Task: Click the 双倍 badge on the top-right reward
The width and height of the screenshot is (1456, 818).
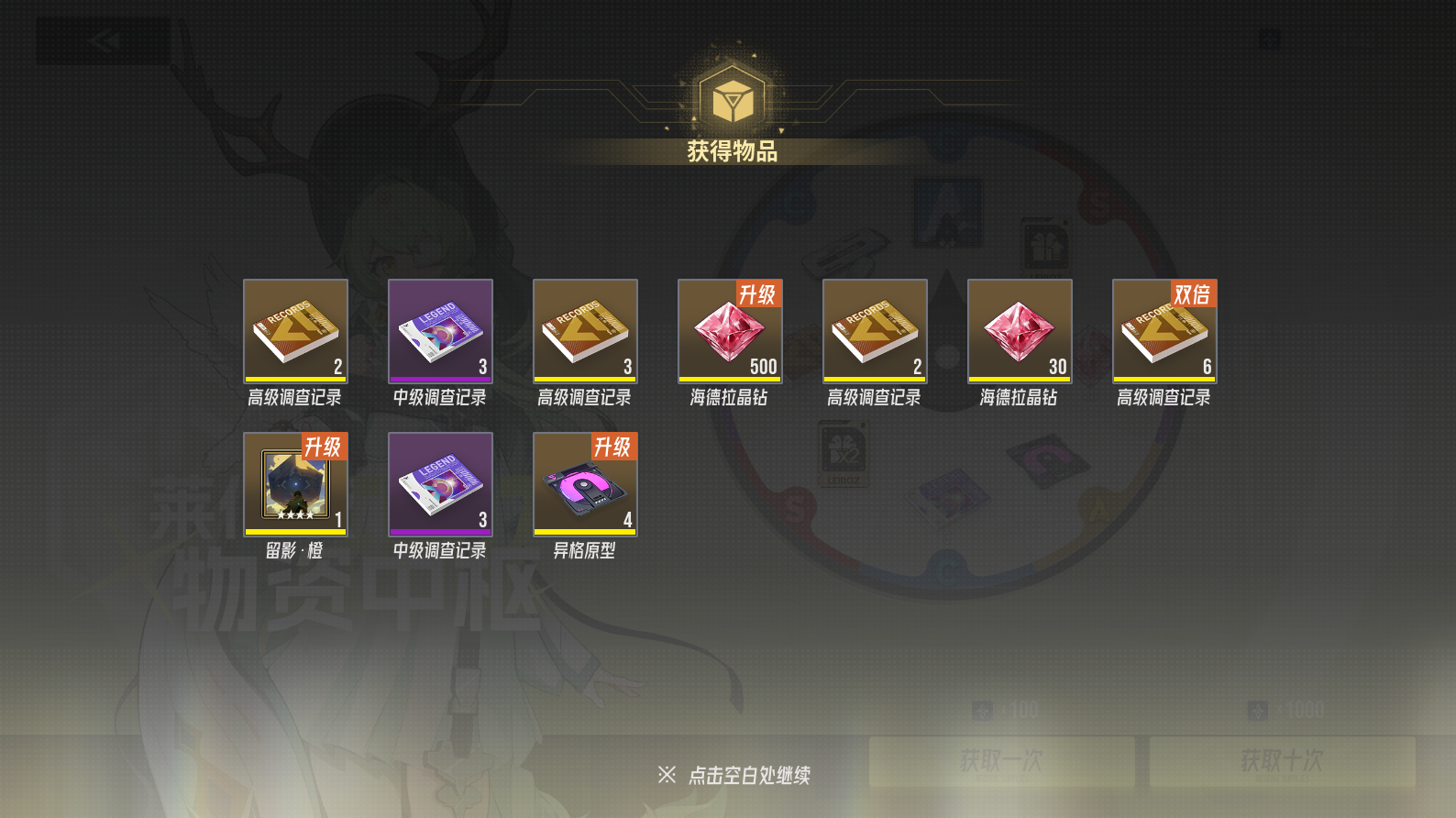Action: click(x=1195, y=294)
